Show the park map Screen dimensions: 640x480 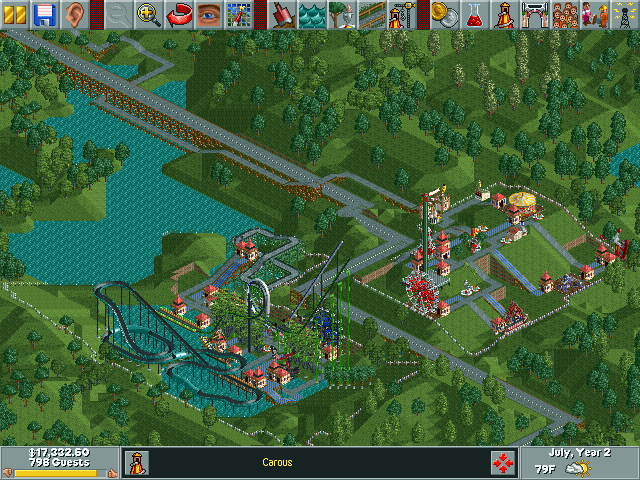point(238,14)
